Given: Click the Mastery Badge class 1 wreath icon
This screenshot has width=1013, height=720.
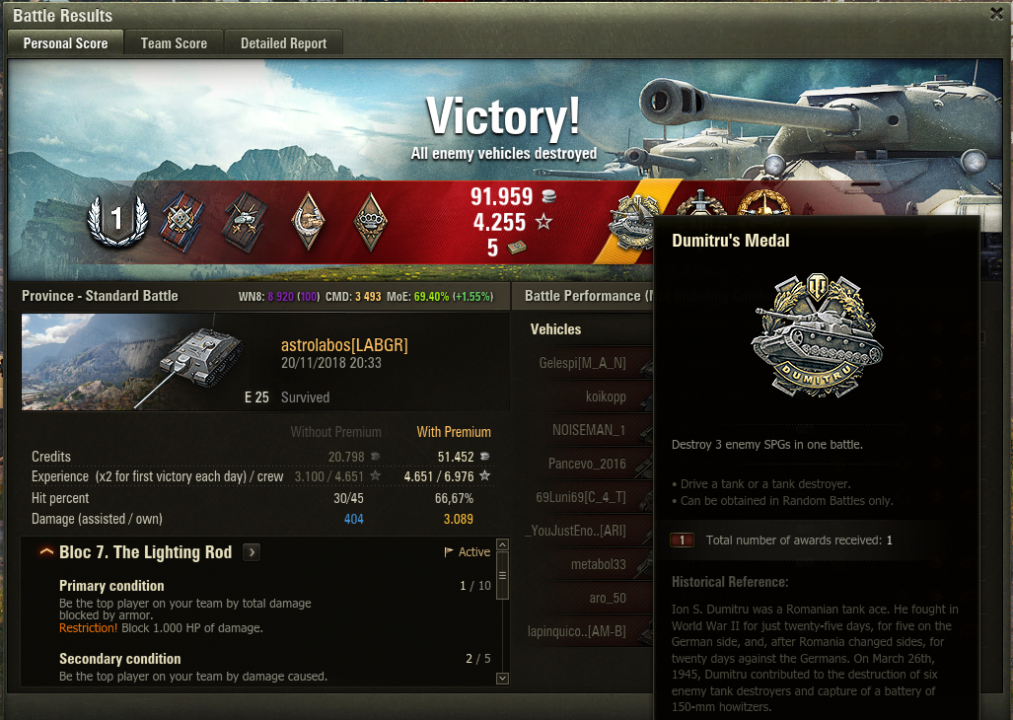Looking at the screenshot, I should (x=117, y=221).
